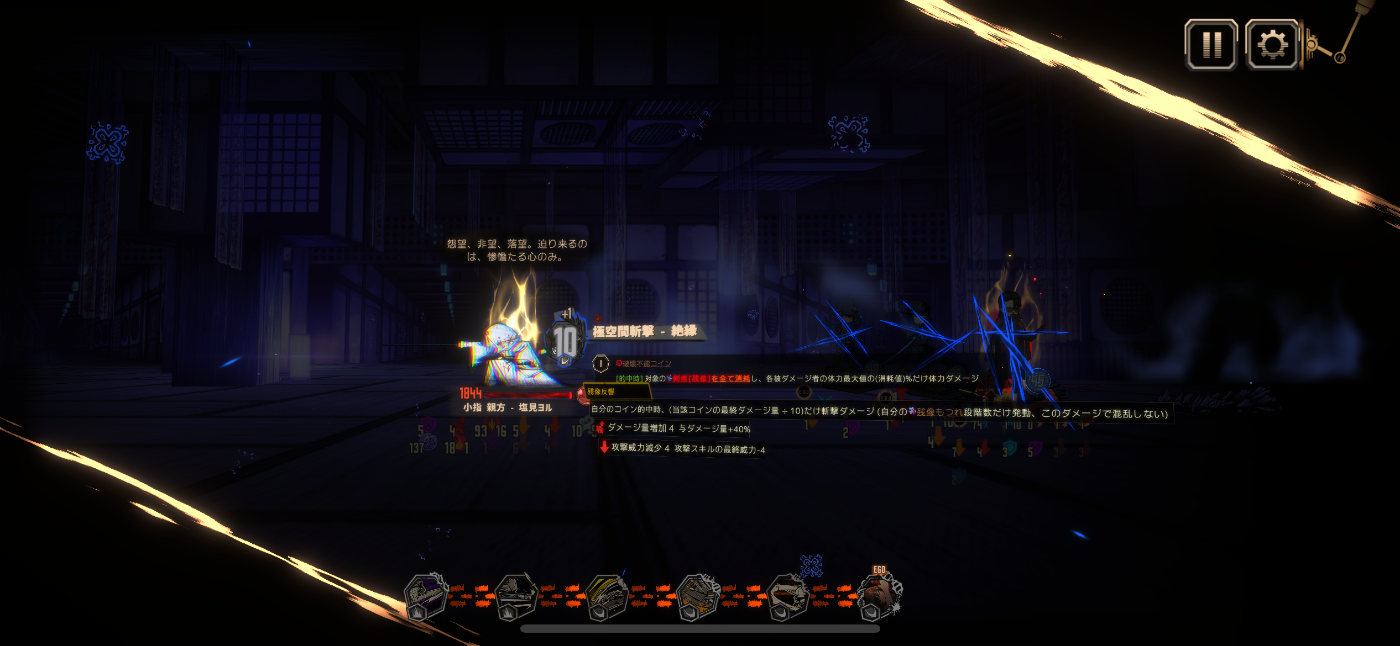Pause the battle with the pause button
1400x646 pixels.
point(1211,45)
